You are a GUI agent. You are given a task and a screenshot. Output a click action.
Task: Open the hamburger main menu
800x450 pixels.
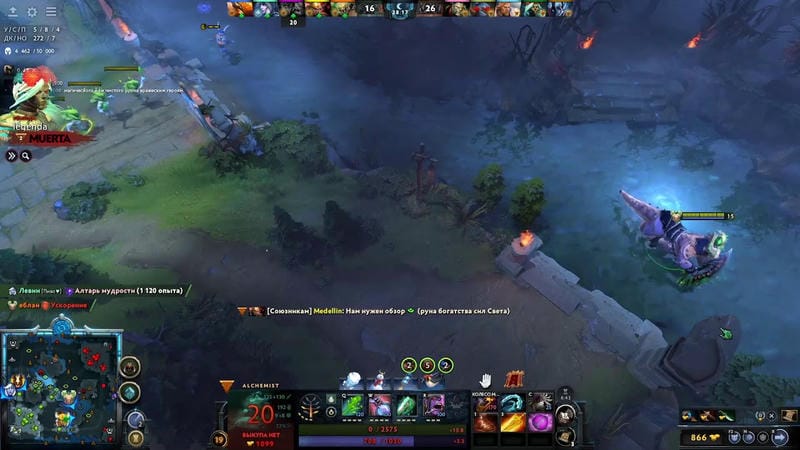pyautogui.click(x=51, y=11)
